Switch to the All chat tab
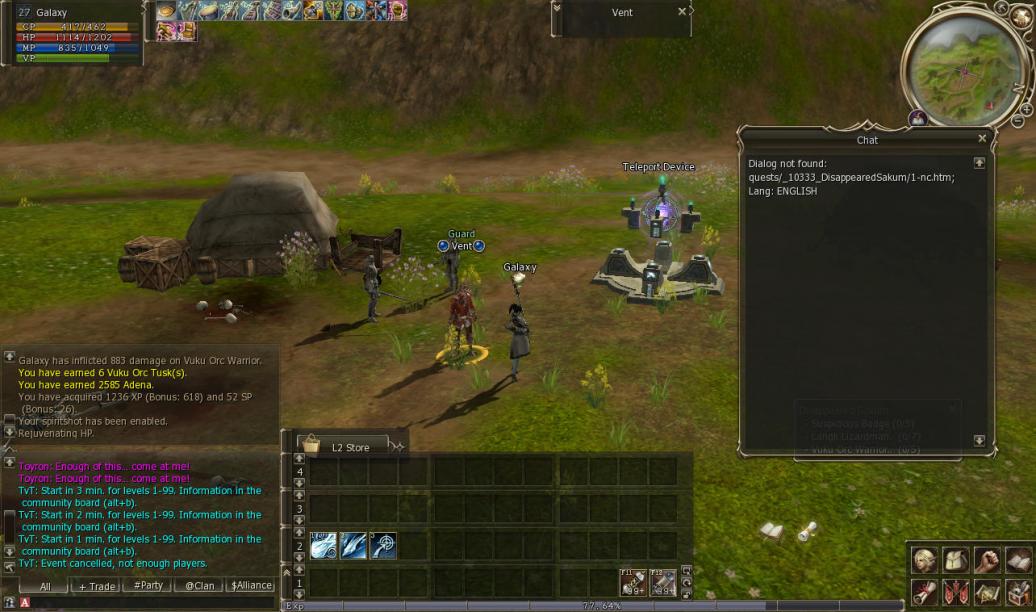 (44, 586)
